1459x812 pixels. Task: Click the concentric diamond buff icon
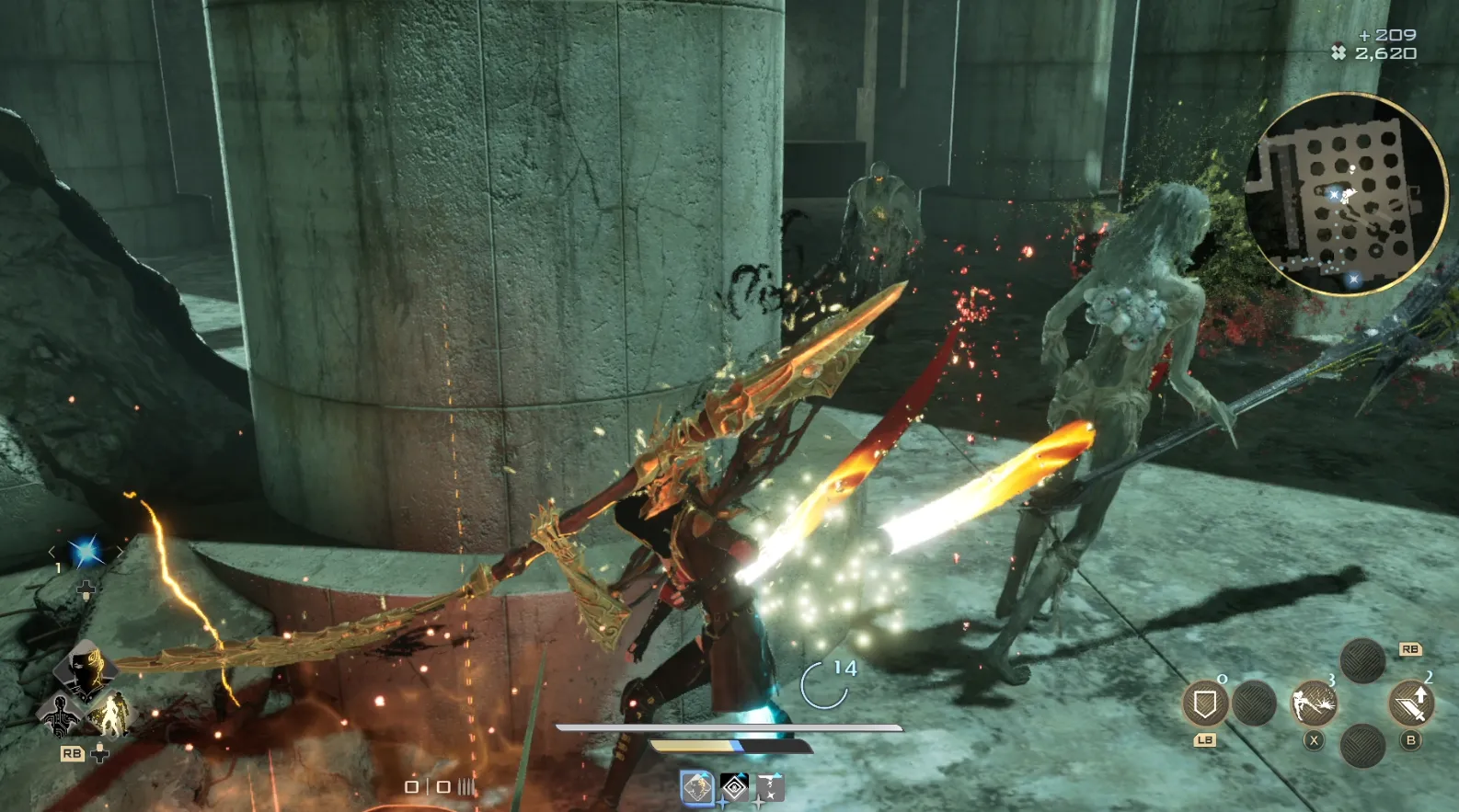click(734, 787)
